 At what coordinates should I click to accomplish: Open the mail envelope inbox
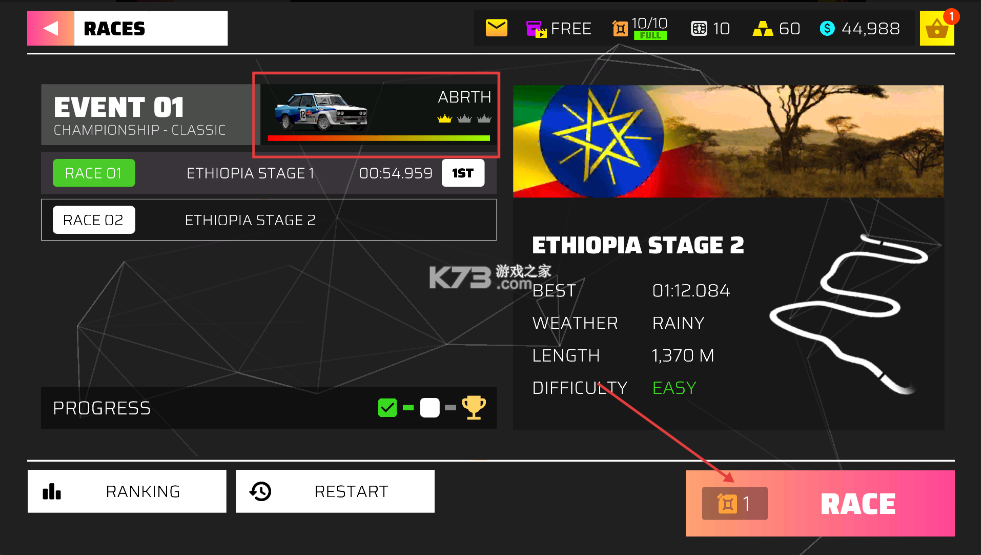pyautogui.click(x=496, y=28)
